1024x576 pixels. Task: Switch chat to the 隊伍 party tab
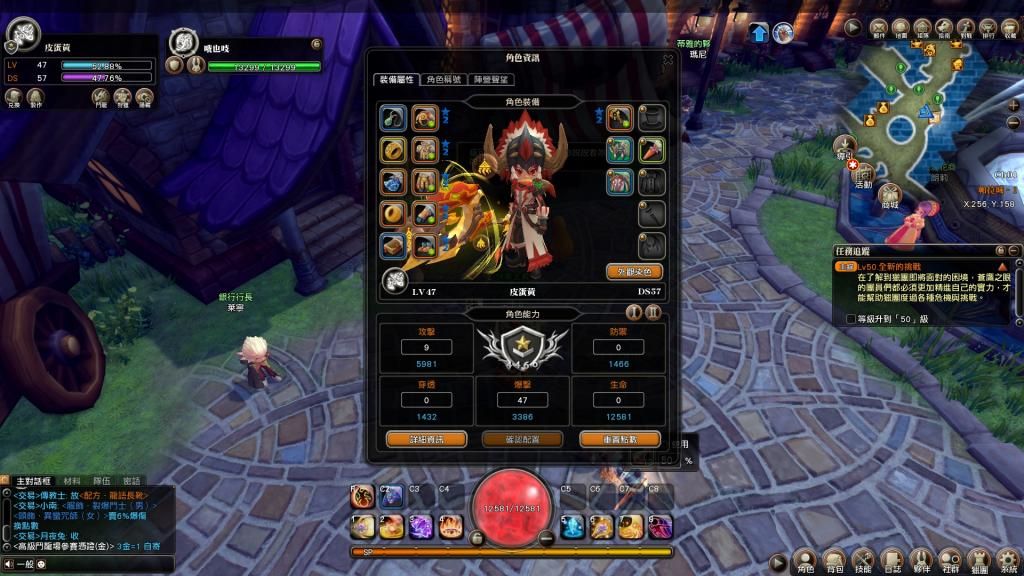102,481
